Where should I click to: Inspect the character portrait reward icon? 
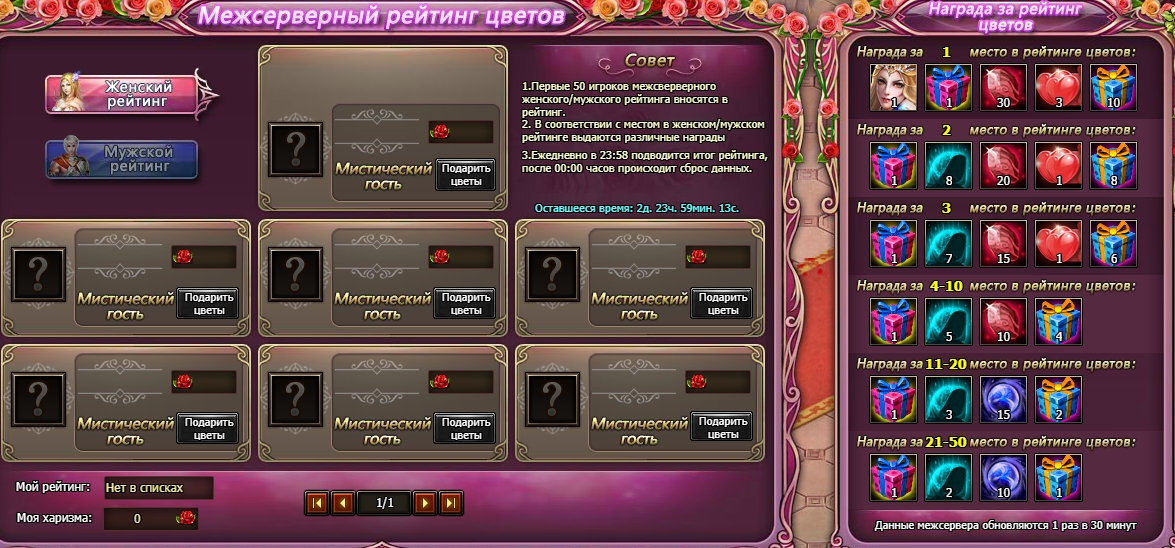pos(894,89)
